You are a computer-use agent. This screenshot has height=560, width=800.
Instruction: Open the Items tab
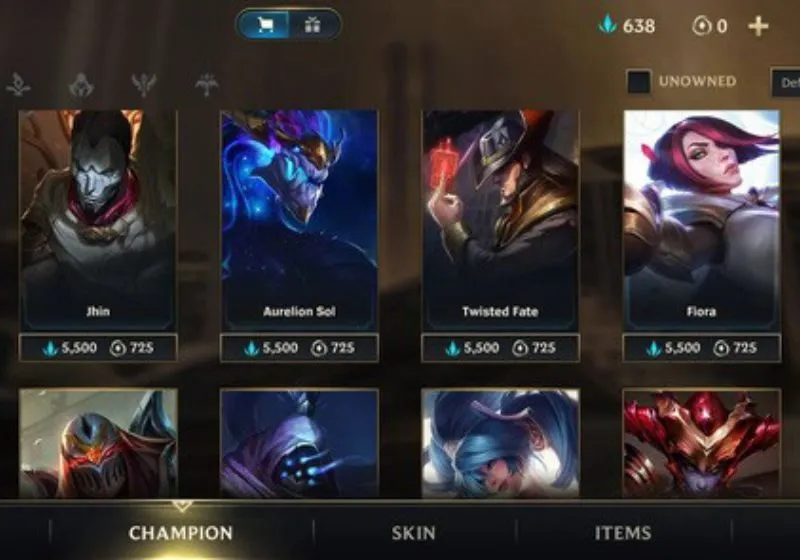pyautogui.click(x=623, y=533)
